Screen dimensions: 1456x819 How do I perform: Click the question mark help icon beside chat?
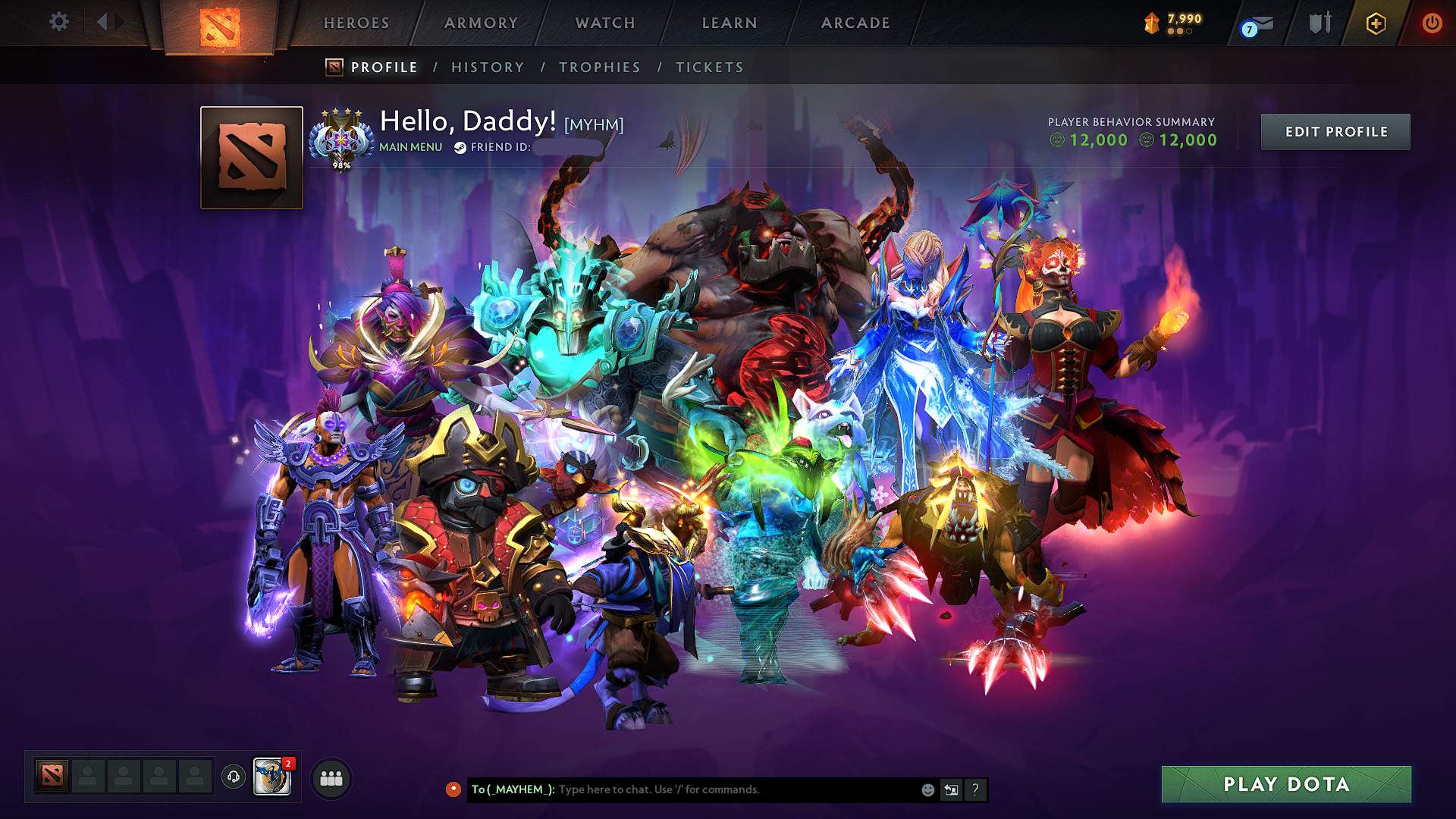[975, 789]
